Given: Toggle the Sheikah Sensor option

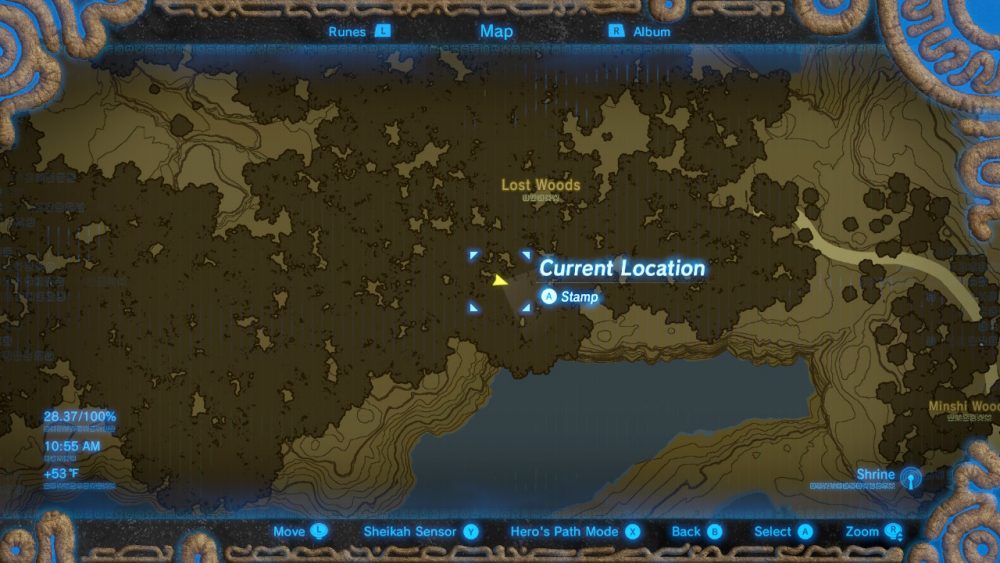Looking at the screenshot, I should [x=421, y=532].
